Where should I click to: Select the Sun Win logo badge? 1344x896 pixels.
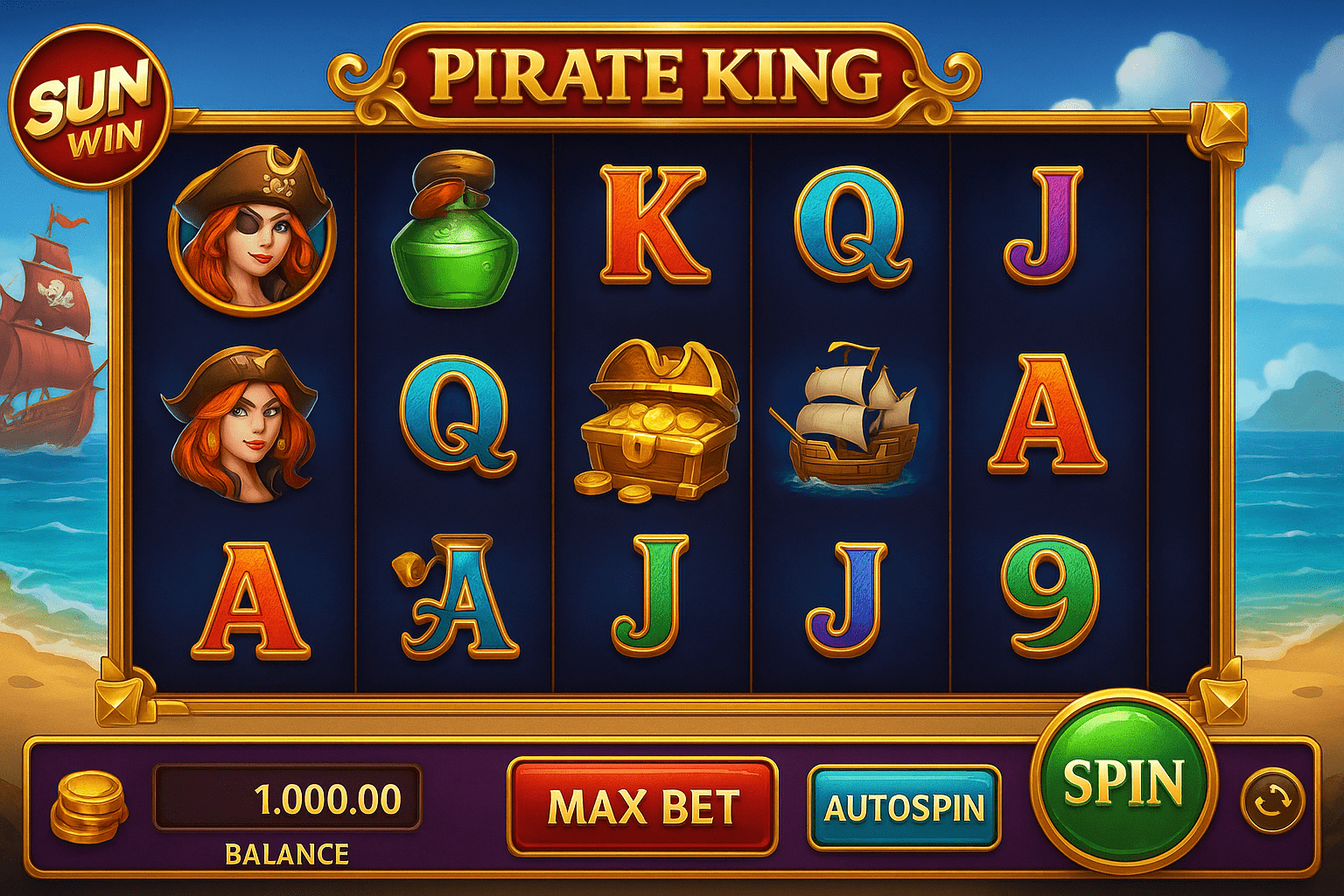click(90, 99)
